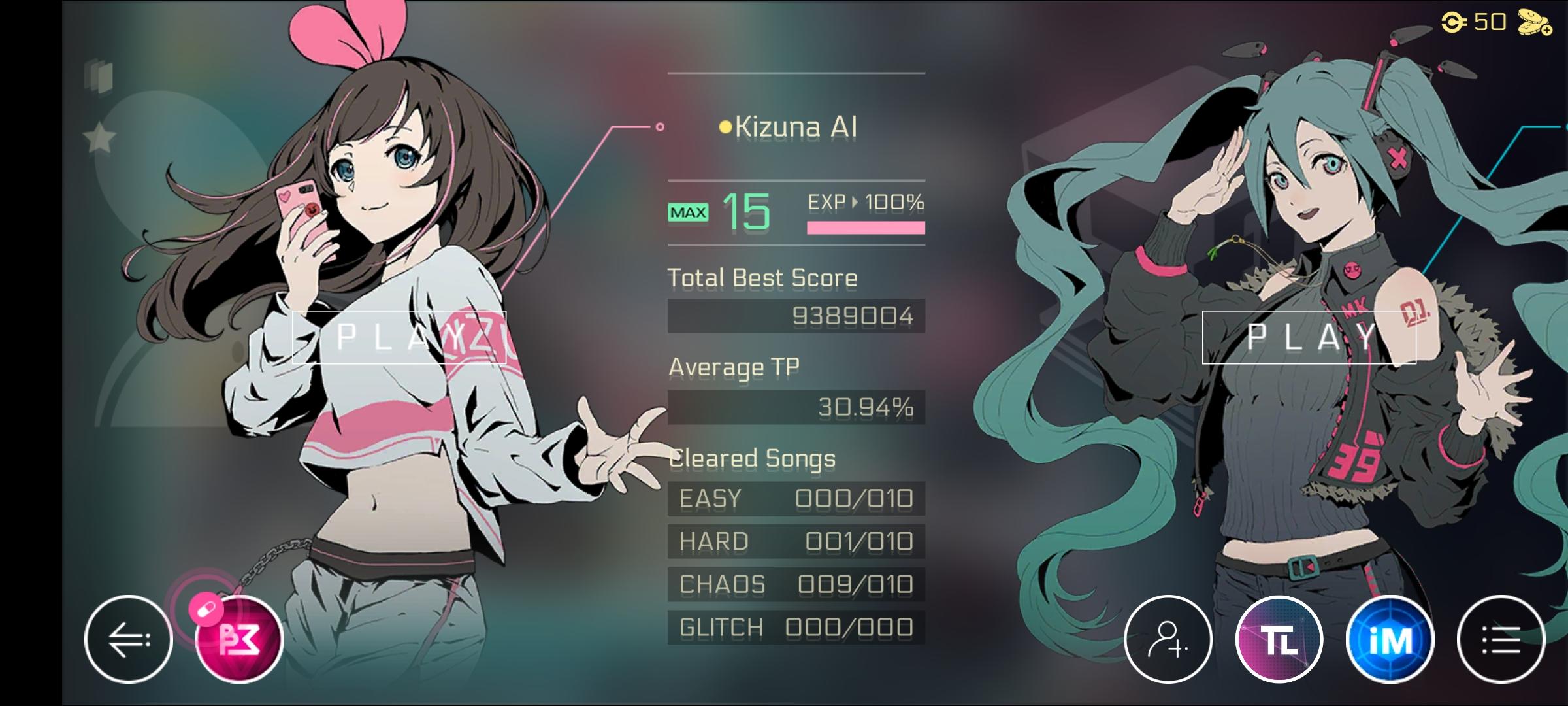
Task: Select the HARD cleared songs row
Action: point(795,541)
